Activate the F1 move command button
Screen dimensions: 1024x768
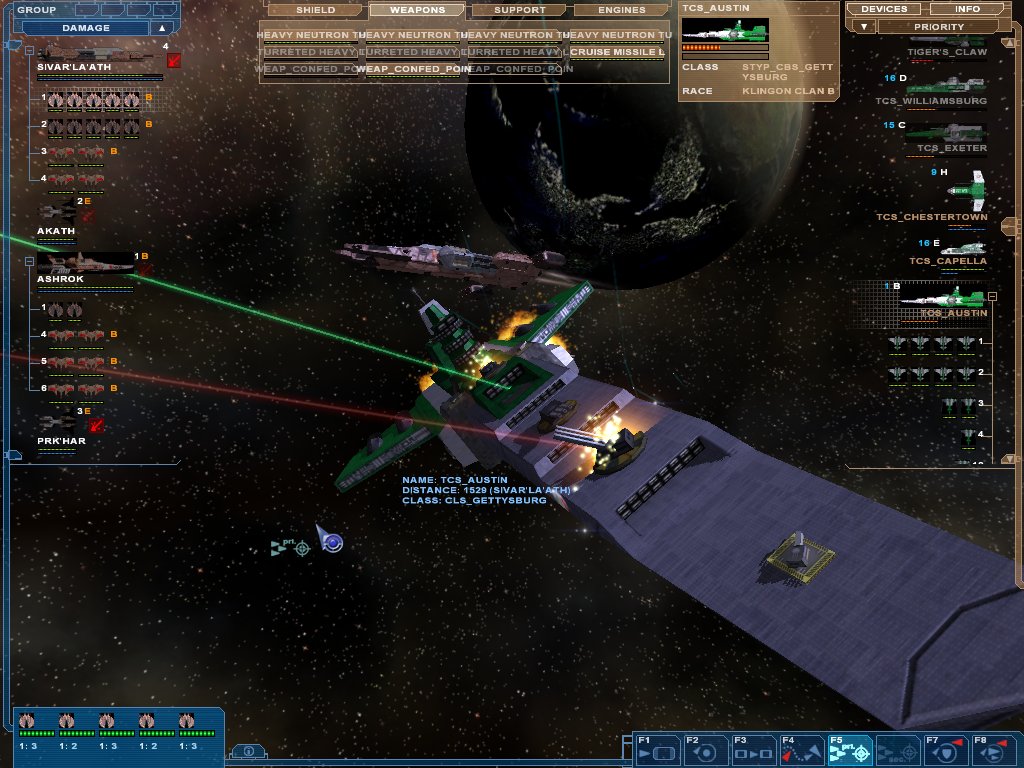click(657, 750)
